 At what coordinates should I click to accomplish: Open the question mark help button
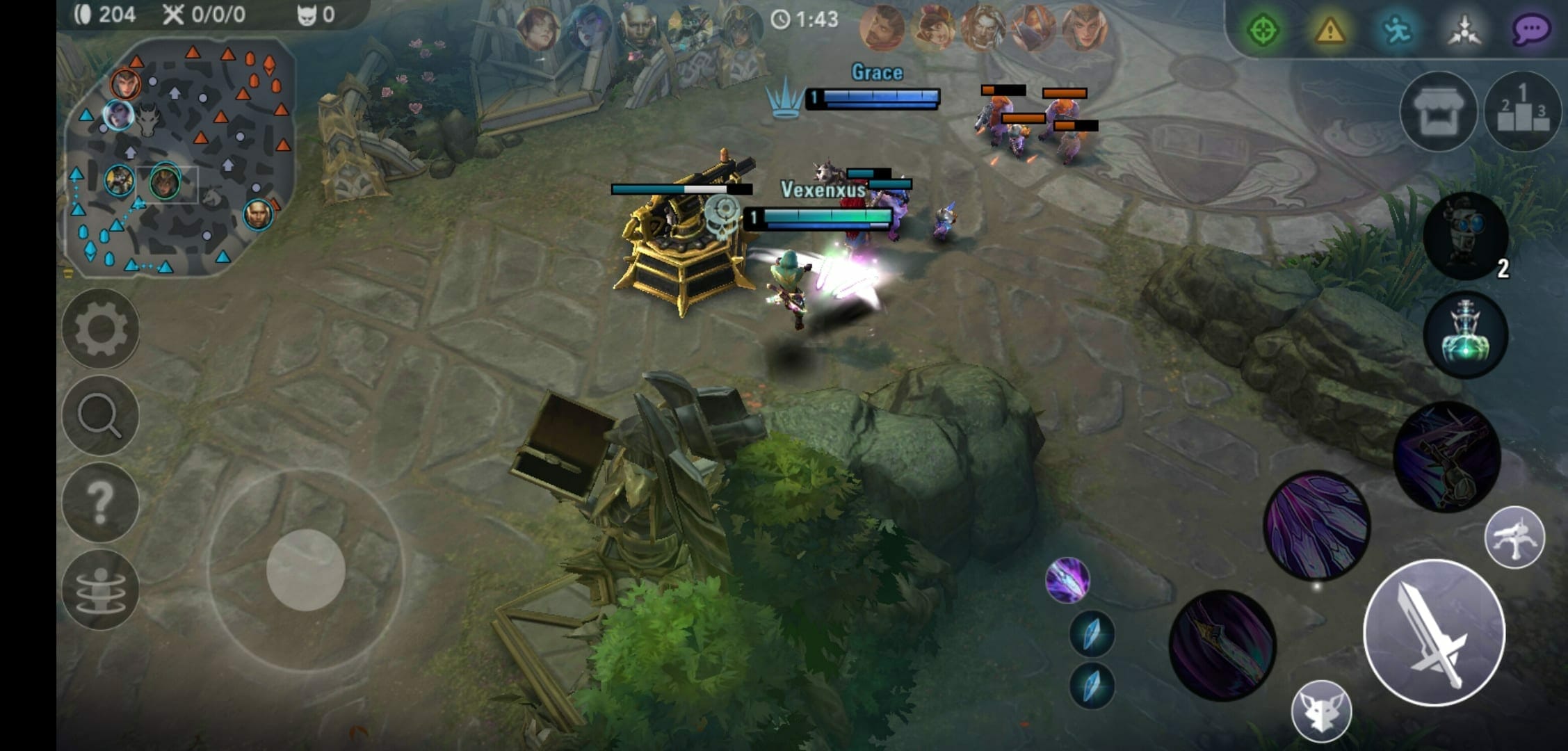101,501
